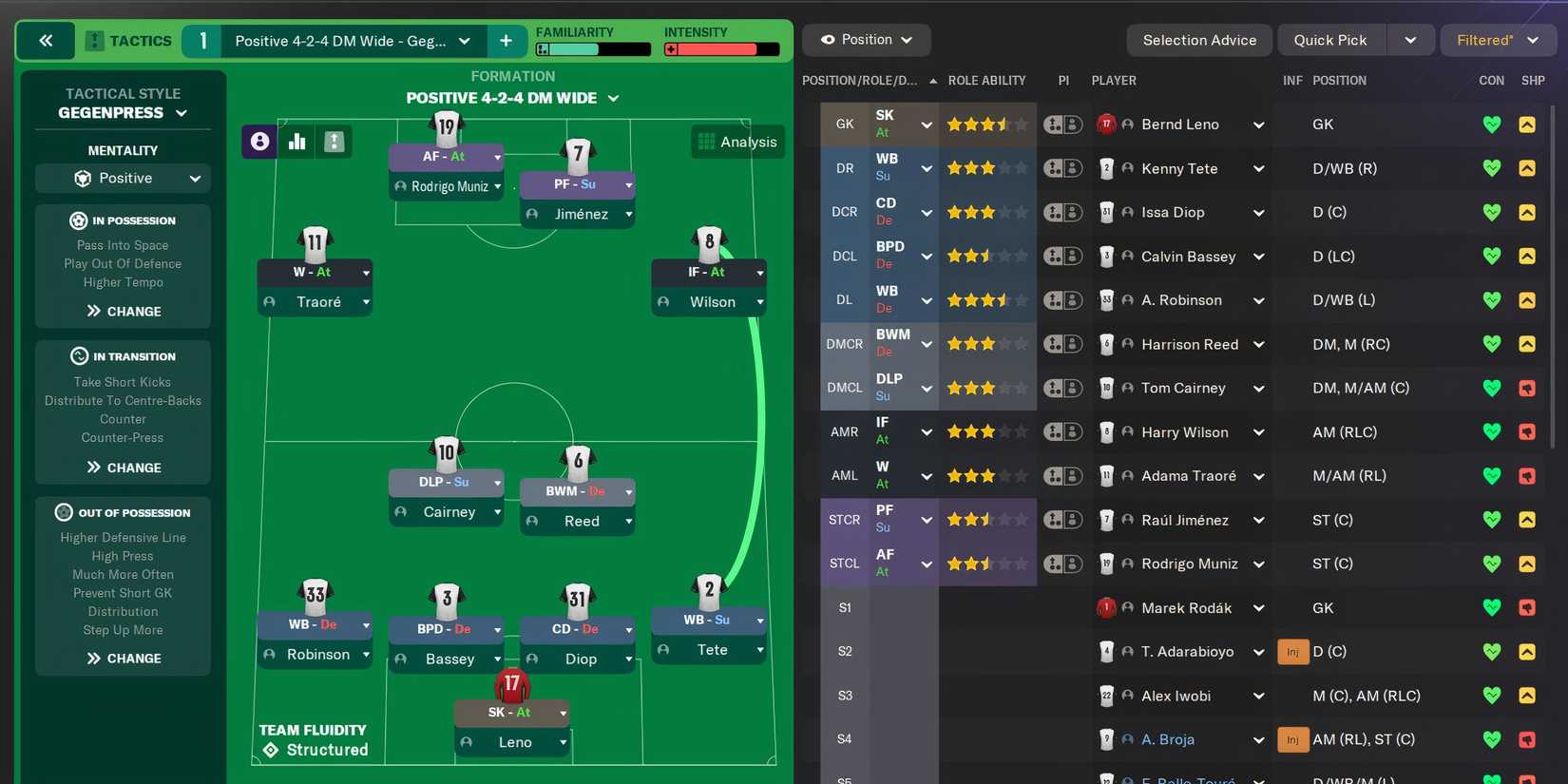
Task: Click Wilson's number 8 shirt on the pitch
Action: pos(709,241)
